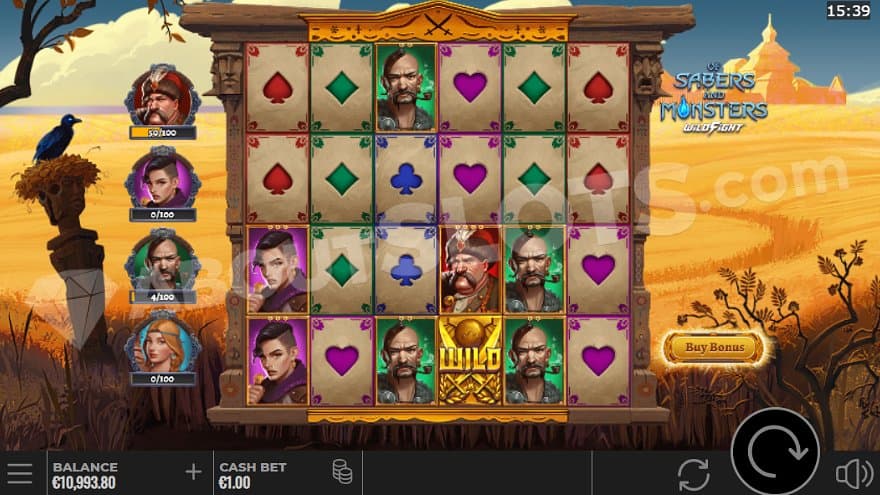Open the coin stack bet selector

pyautogui.click(x=342, y=473)
